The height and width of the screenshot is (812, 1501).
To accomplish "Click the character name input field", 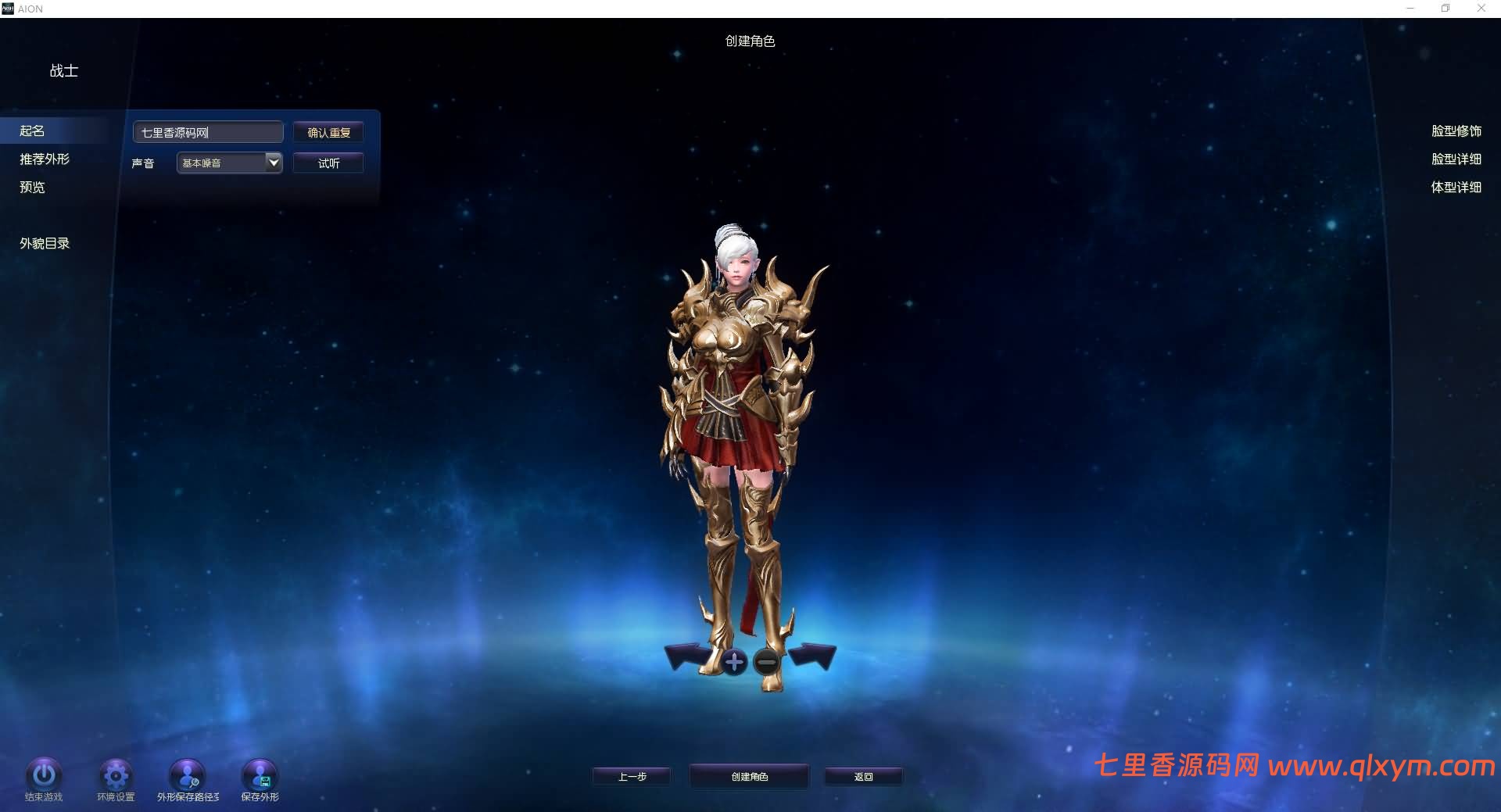I will [207, 131].
